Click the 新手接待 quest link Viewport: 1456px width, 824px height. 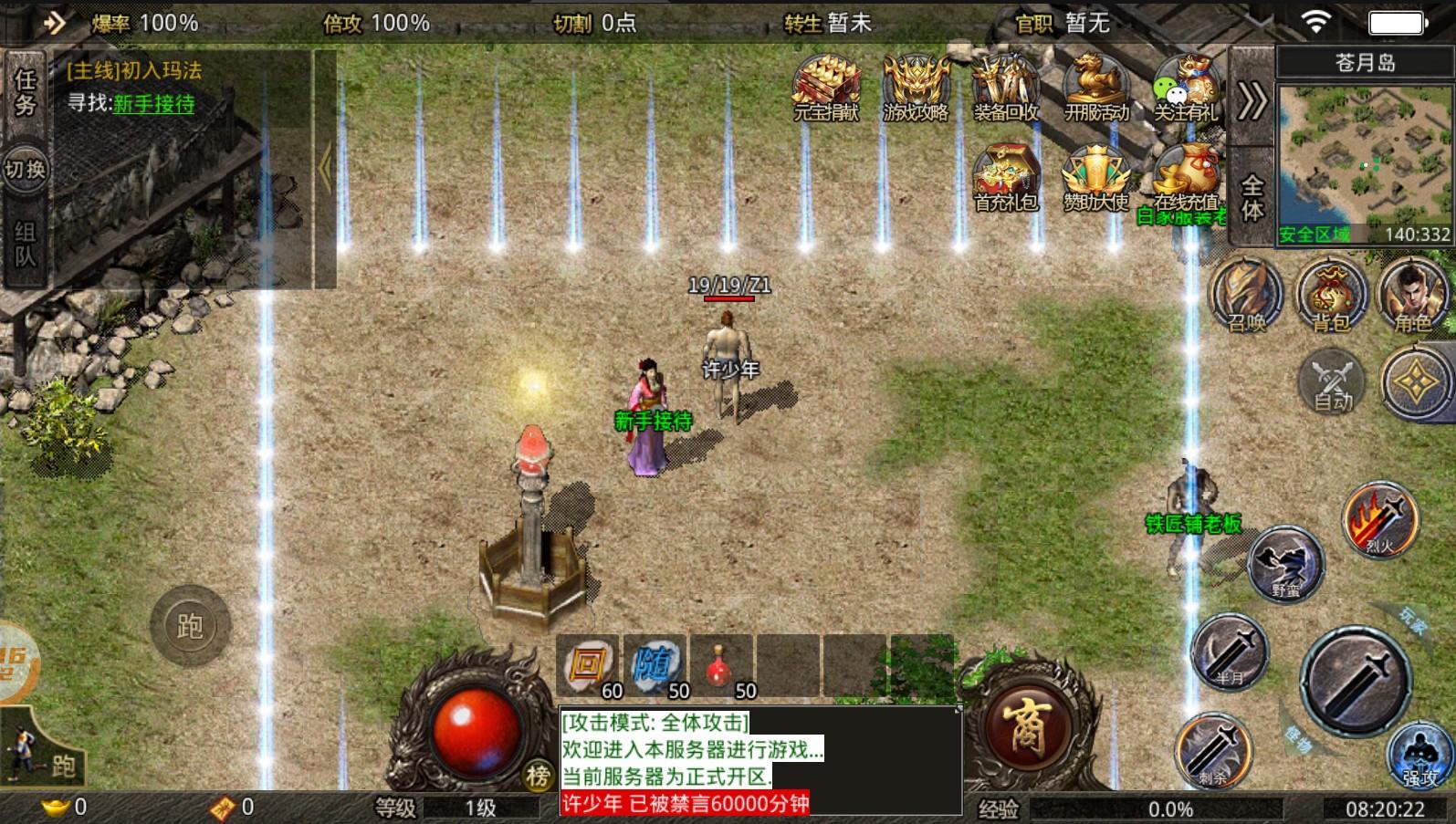(153, 104)
